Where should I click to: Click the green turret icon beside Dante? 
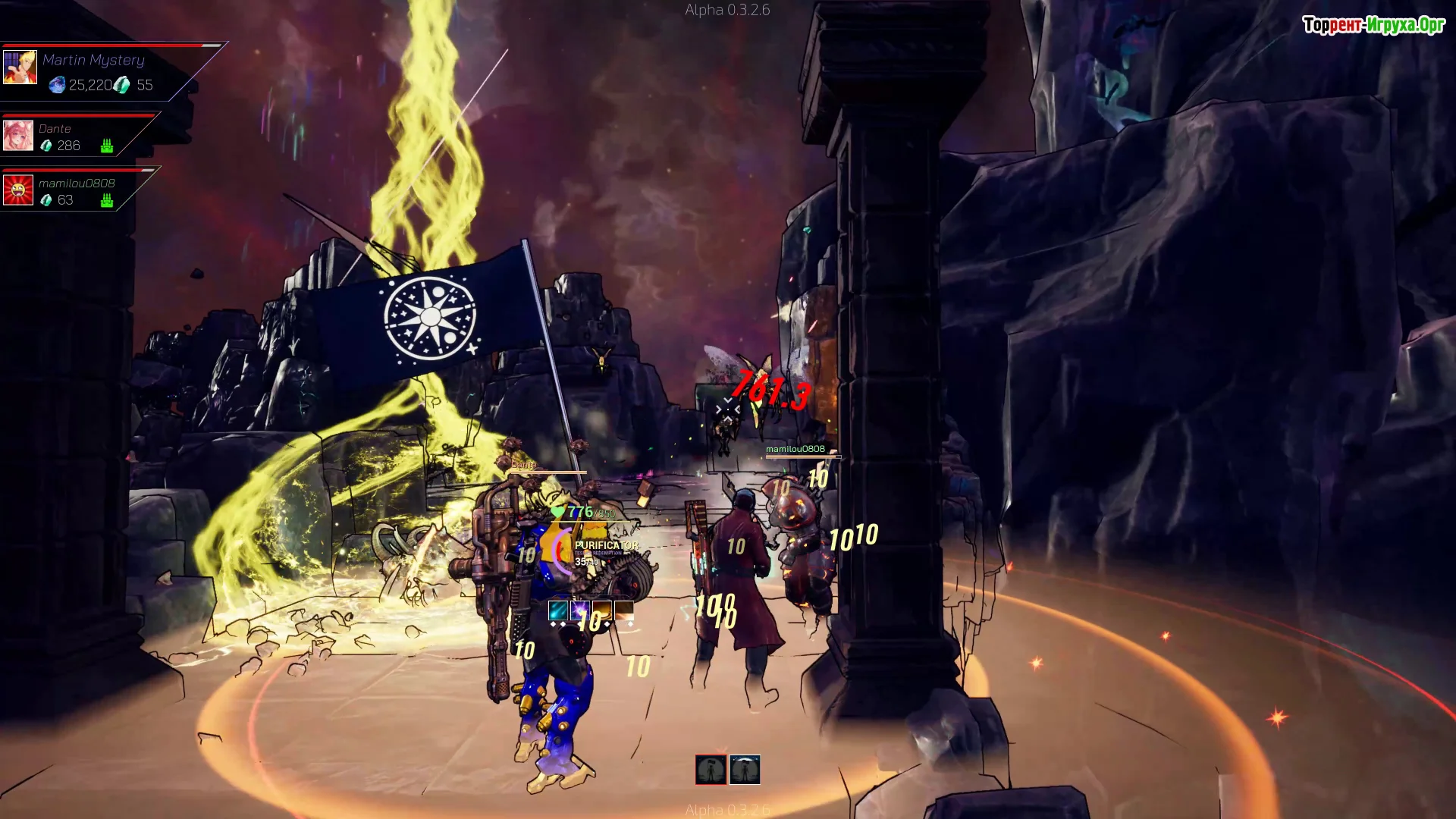(x=107, y=146)
